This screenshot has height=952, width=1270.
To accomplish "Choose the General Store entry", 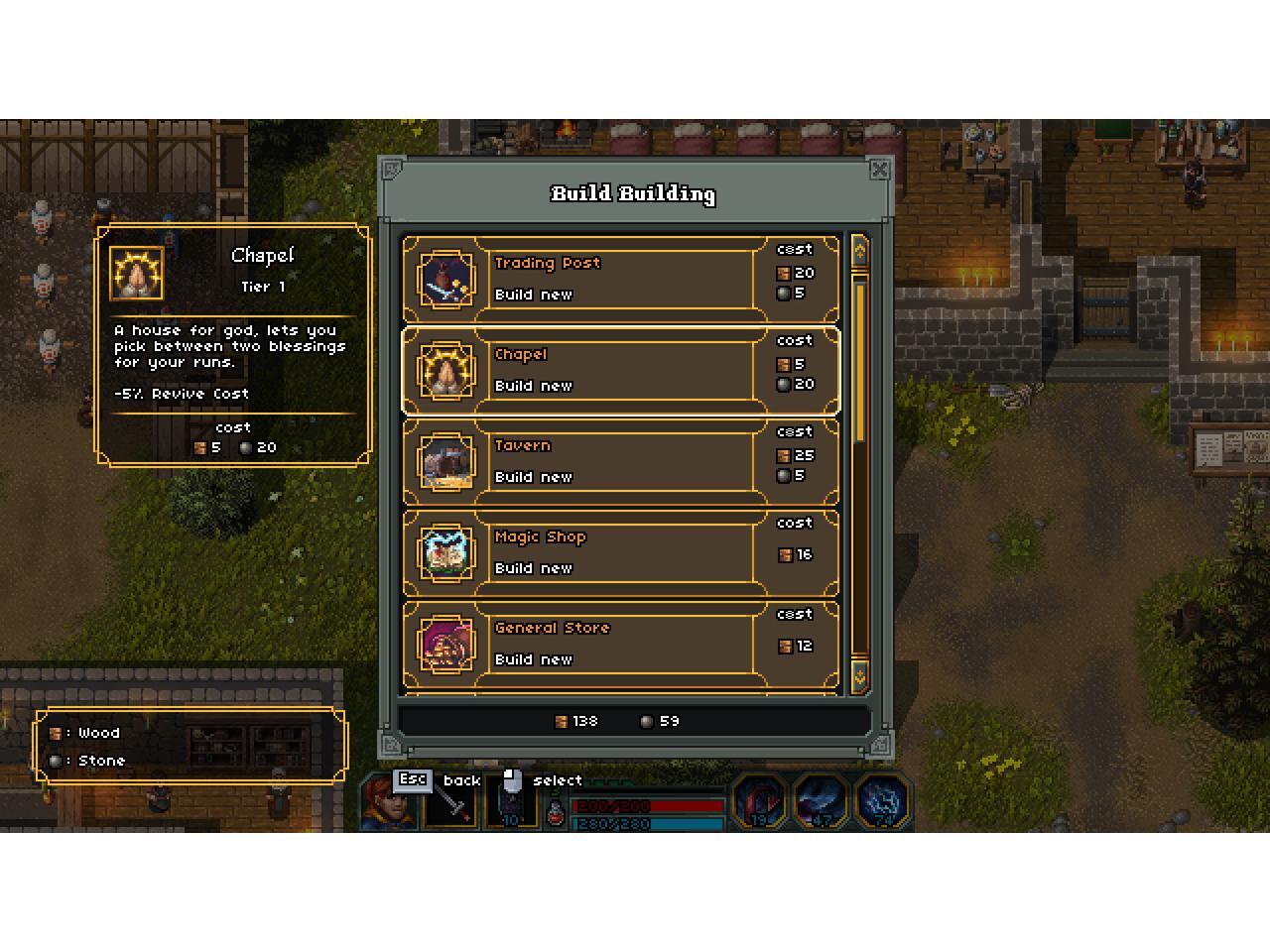I will tap(620, 644).
